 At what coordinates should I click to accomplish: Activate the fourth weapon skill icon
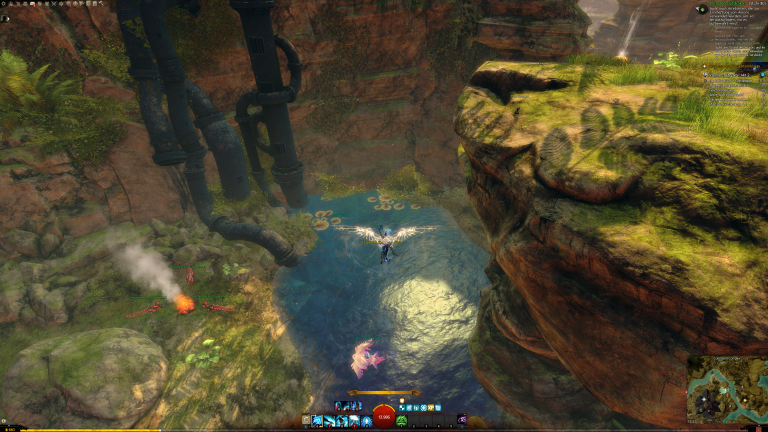[353, 421]
